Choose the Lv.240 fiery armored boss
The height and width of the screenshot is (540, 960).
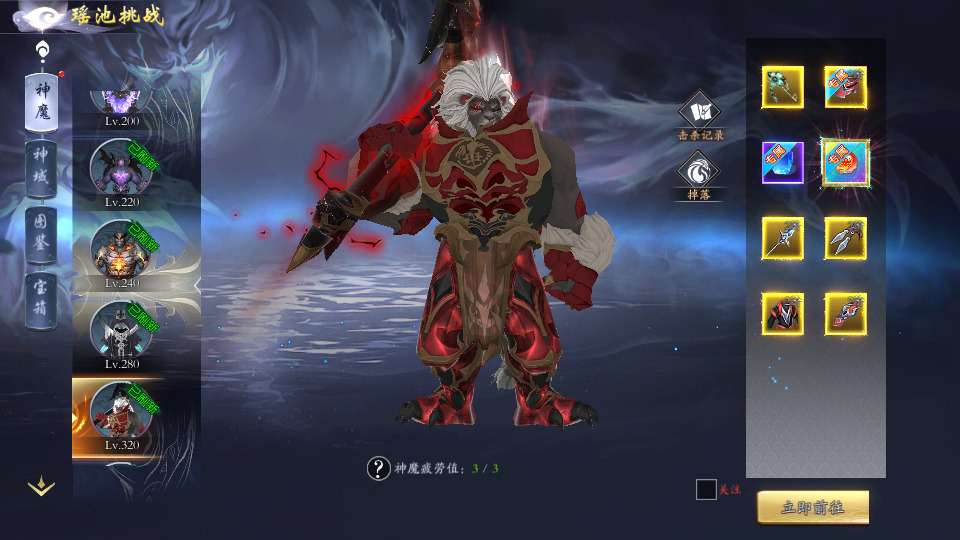point(120,250)
